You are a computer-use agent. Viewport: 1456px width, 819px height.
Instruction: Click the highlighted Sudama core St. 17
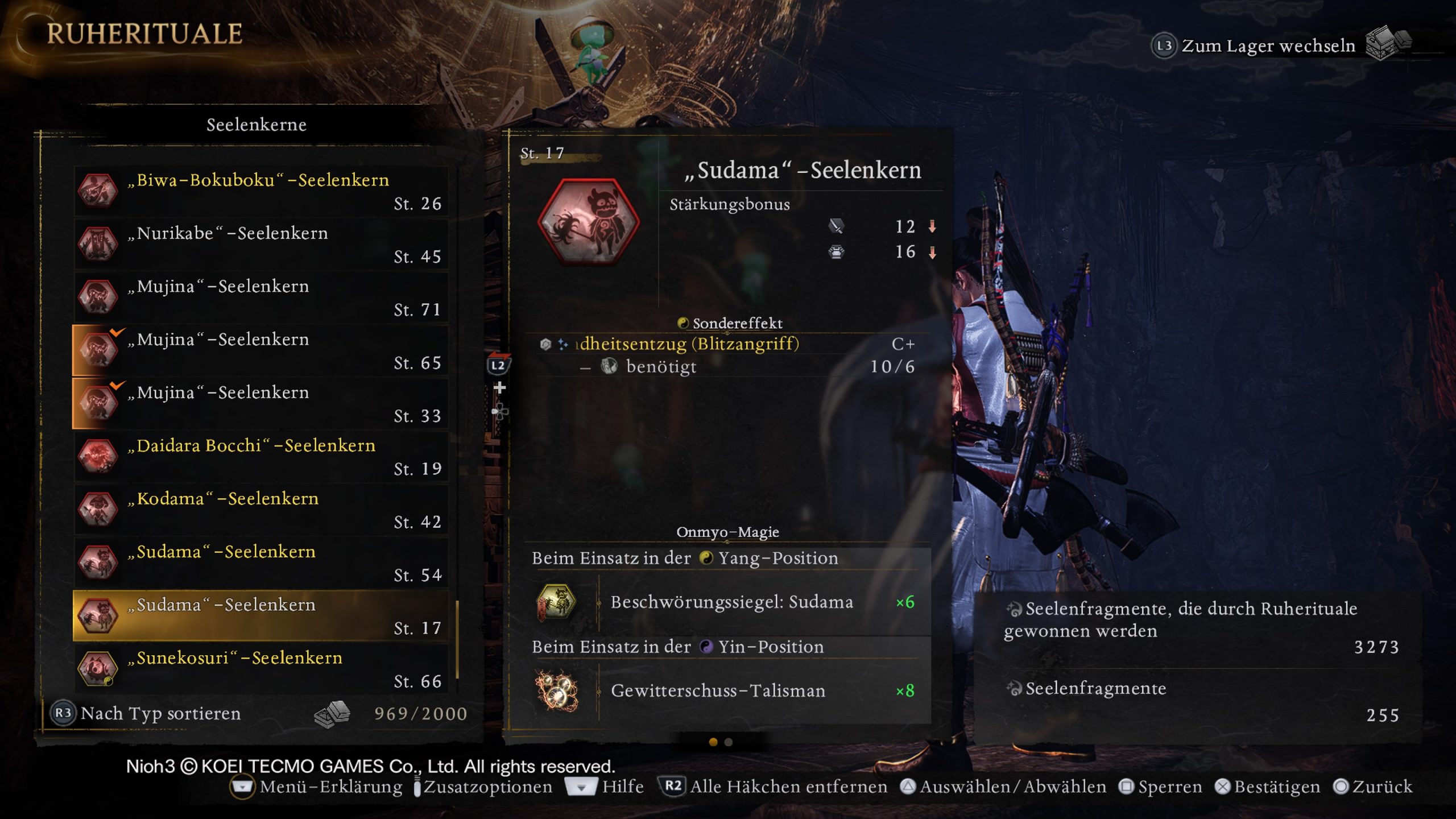tap(260, 615)
